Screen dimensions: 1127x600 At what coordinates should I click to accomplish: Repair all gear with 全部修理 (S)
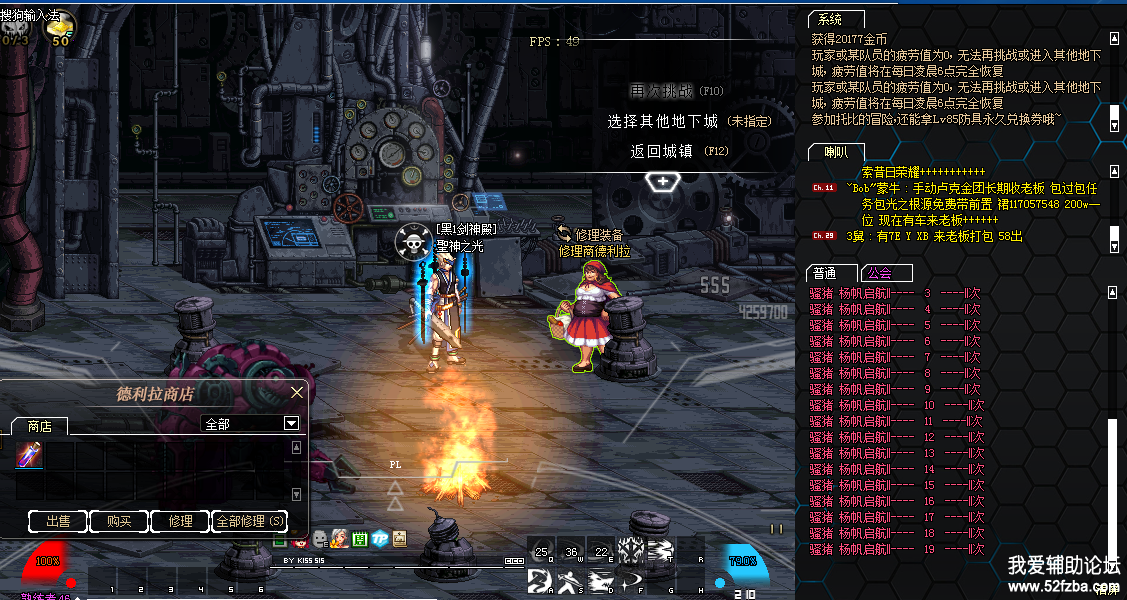click(250, 521)
